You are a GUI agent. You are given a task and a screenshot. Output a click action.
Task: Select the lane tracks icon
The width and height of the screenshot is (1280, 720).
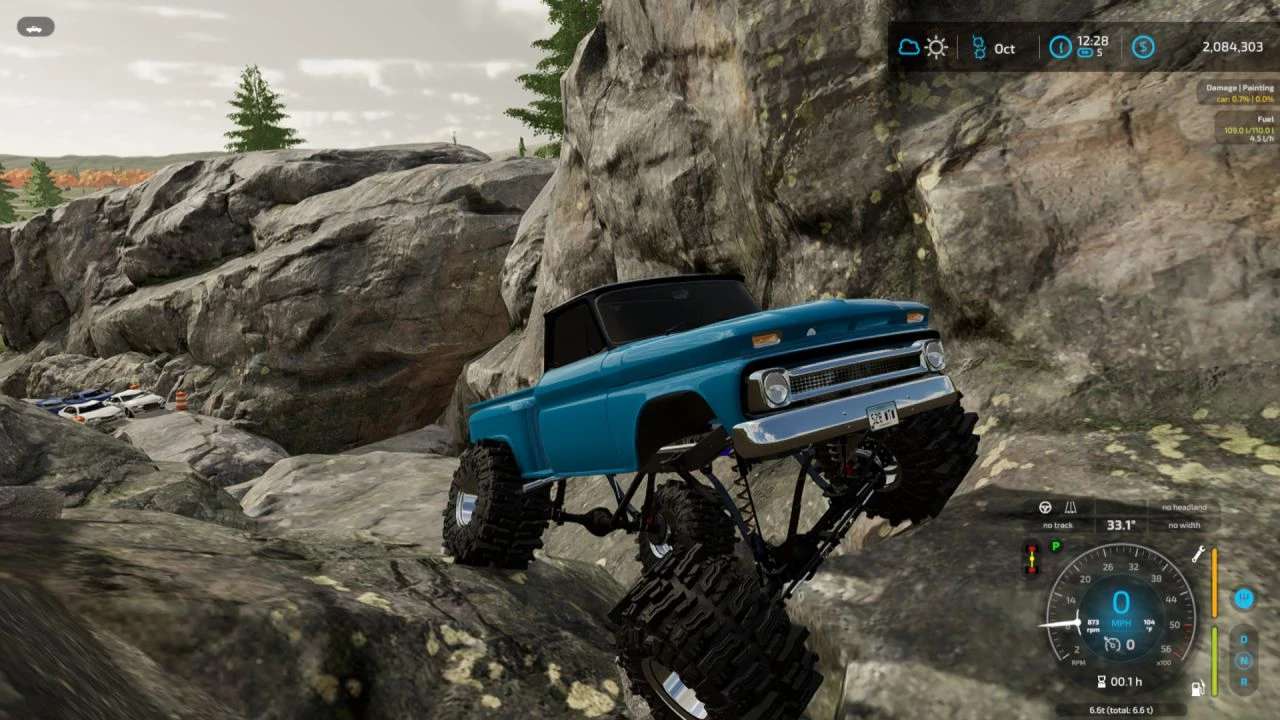[1069, 507]
